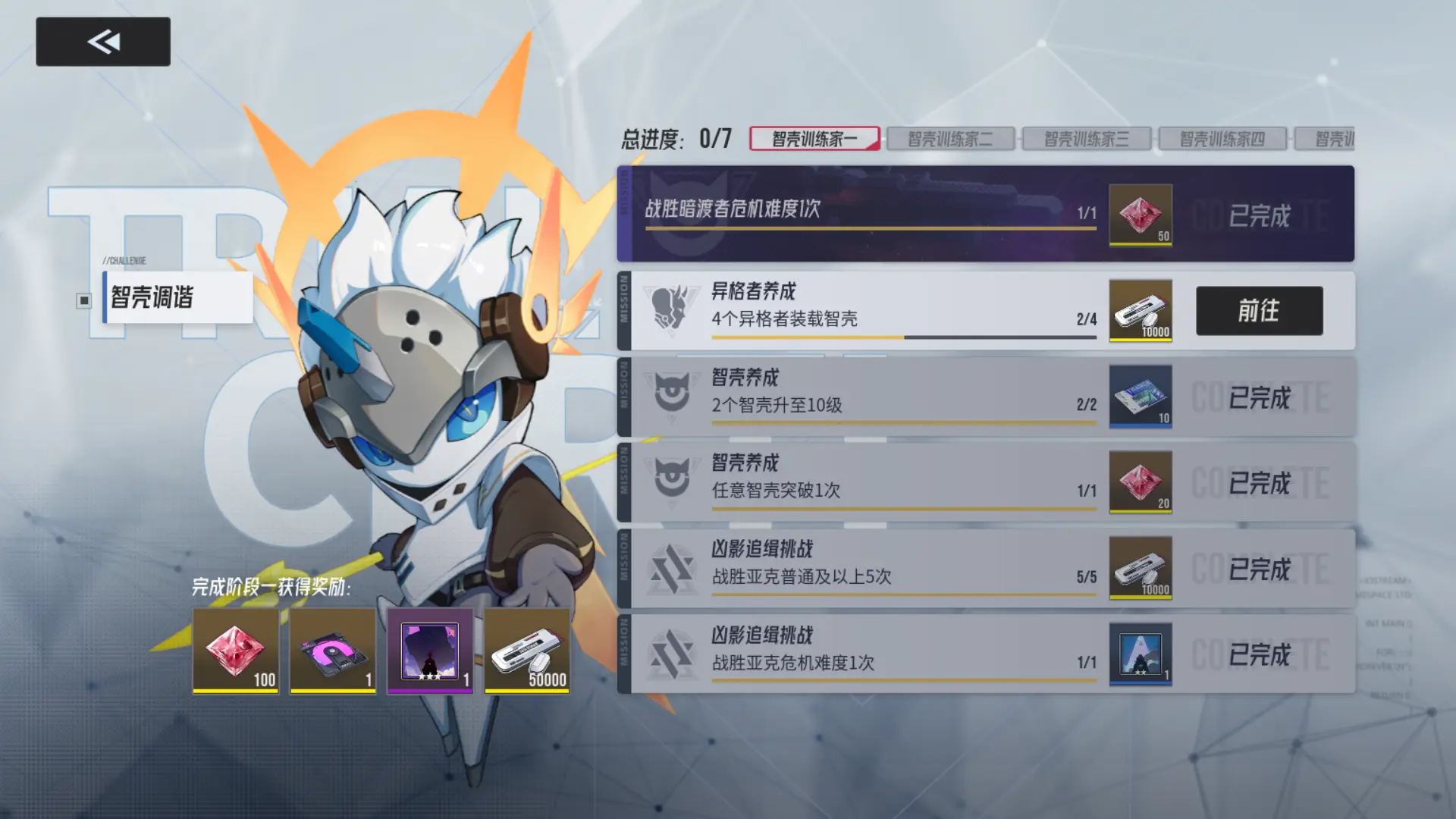
Task: Open the 智壳训练家三 tab
Action: (x=1086, y=139)
